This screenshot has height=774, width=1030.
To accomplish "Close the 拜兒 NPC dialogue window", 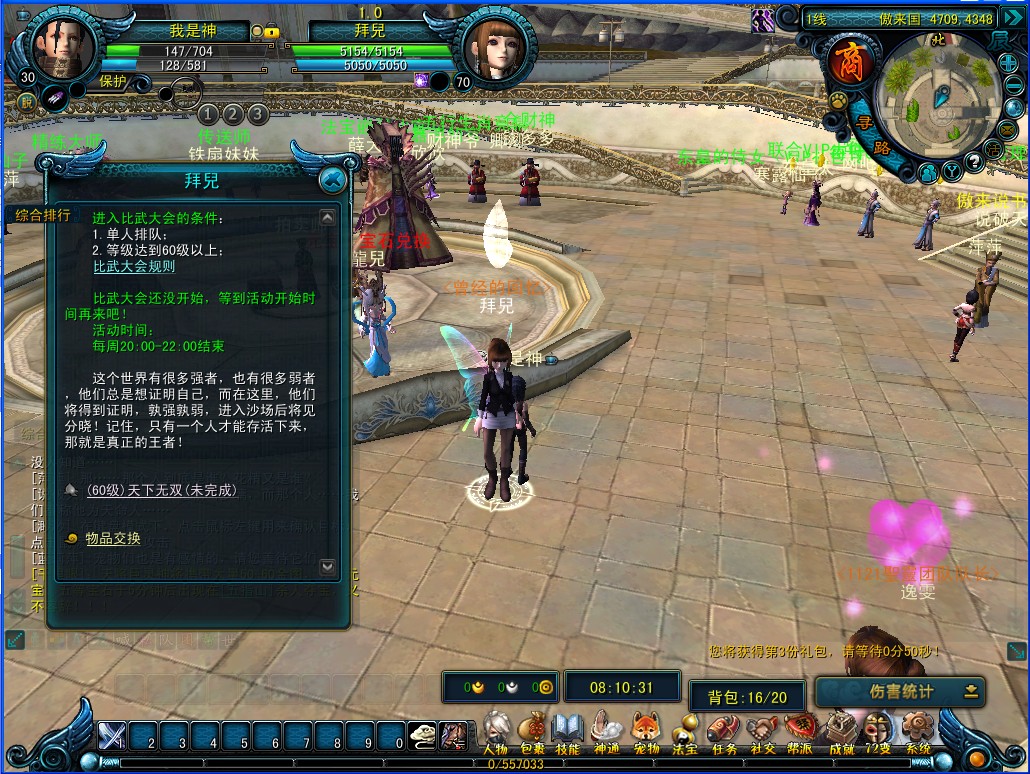I will coord(332,181).
